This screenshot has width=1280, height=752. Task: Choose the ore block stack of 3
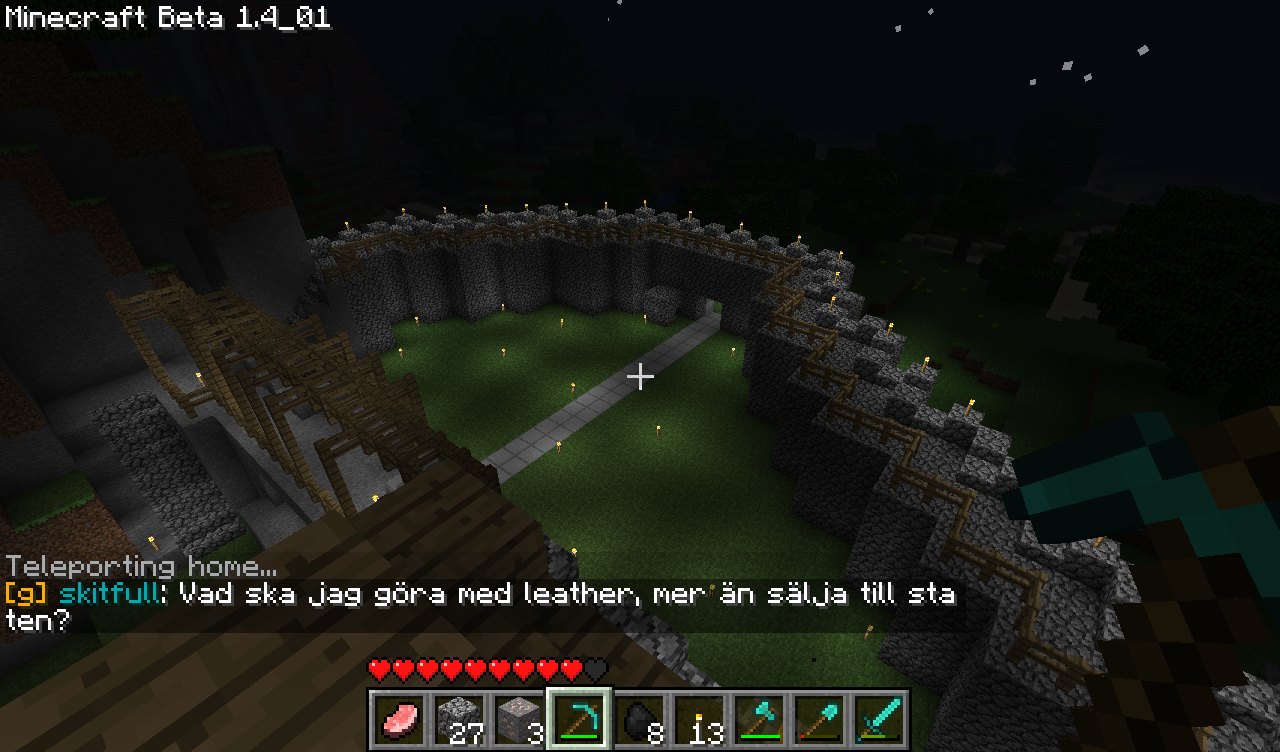(519, 719)
